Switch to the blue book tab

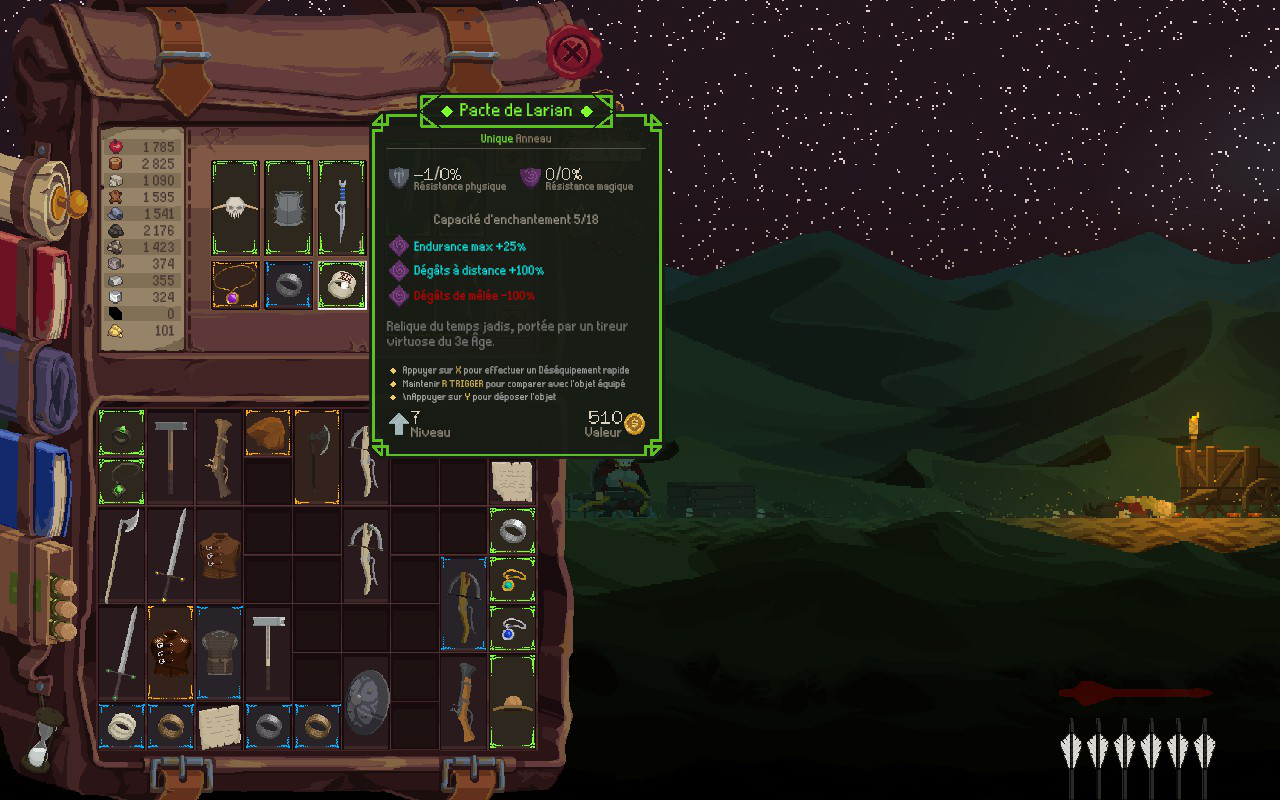coord(40,475)
